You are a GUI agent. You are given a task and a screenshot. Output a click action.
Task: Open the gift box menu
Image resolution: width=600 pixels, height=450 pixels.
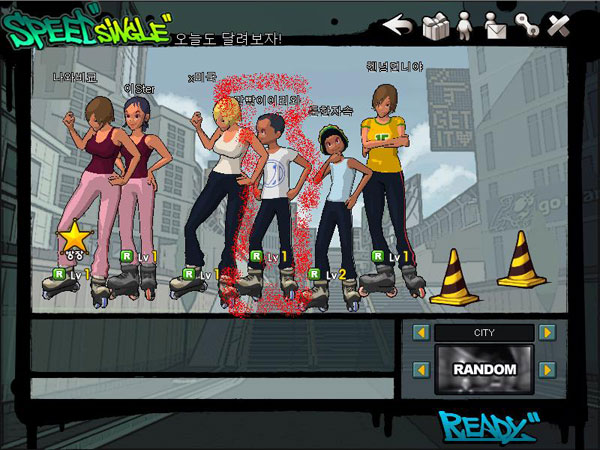pos(435,25)
